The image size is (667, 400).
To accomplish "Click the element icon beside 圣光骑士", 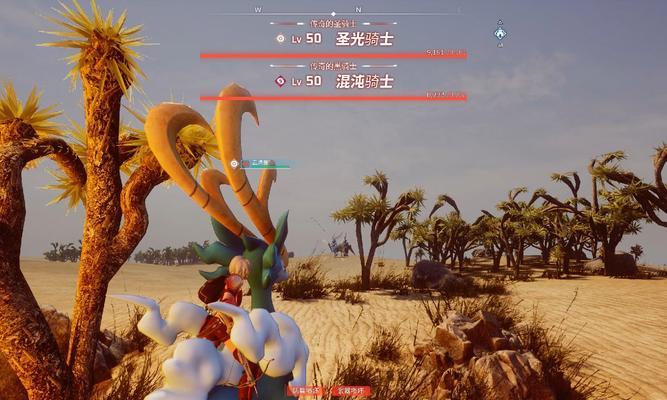I will click(281, 39).
